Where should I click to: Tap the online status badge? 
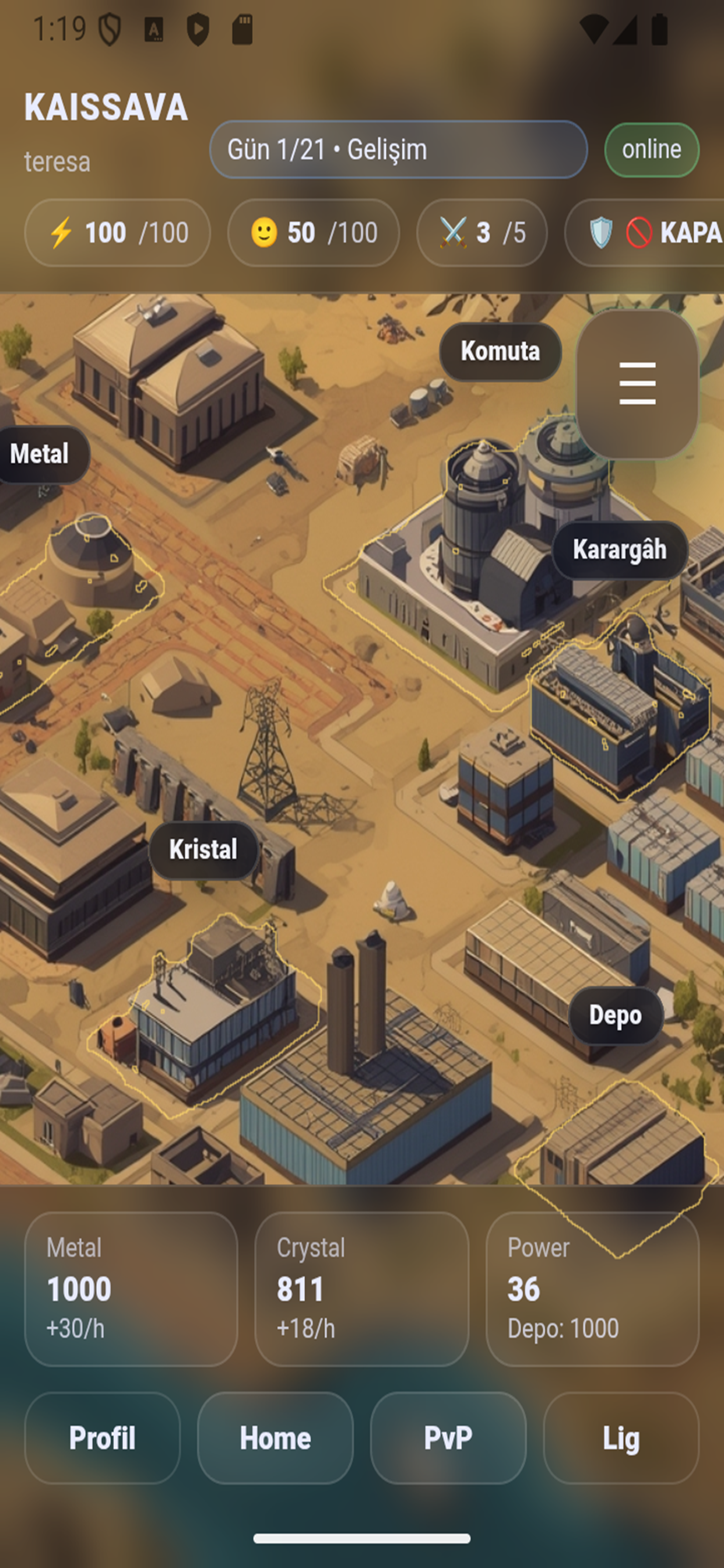point(652,150)
